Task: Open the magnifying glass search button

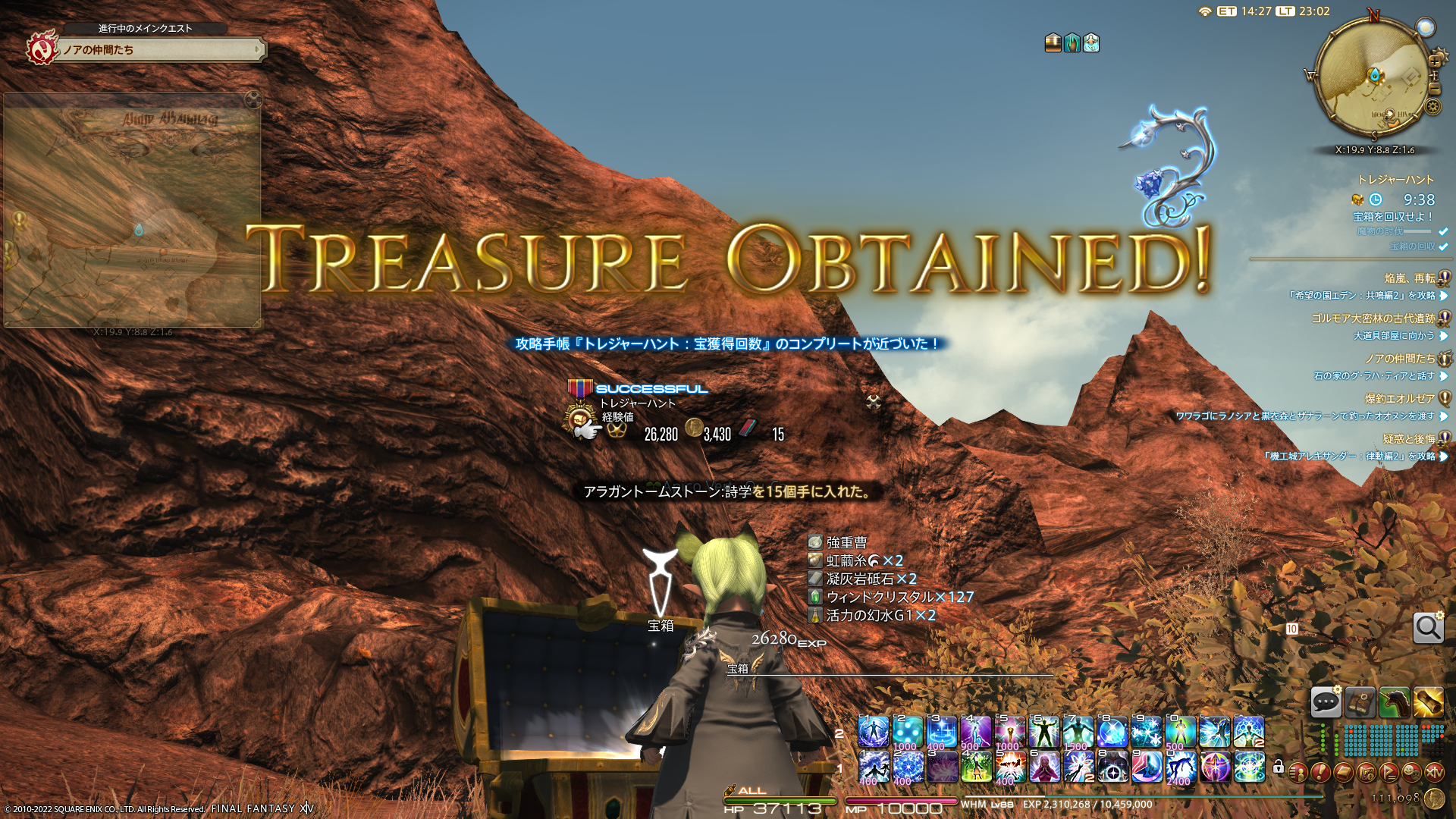Action: click(x=1428, y=628)
